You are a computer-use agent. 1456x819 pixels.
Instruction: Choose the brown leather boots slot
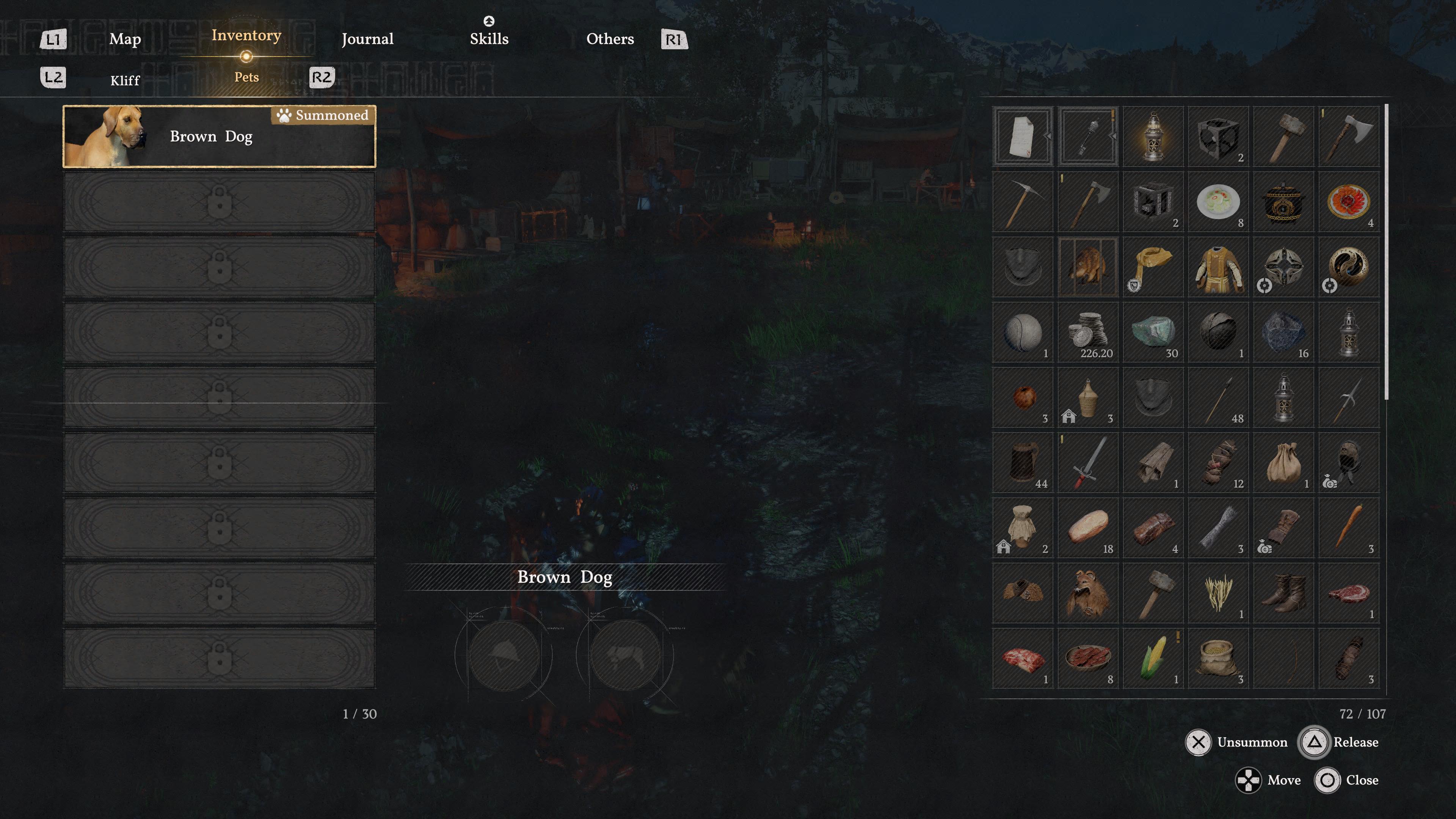click(x=1283, y=593)
